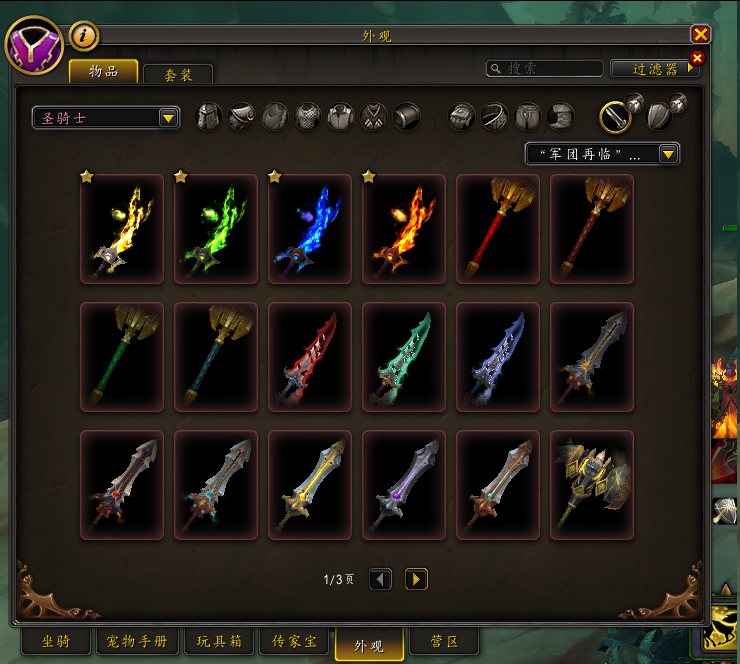Go to the next appearance page
The image size is (740, 664).
pos(416,579)
